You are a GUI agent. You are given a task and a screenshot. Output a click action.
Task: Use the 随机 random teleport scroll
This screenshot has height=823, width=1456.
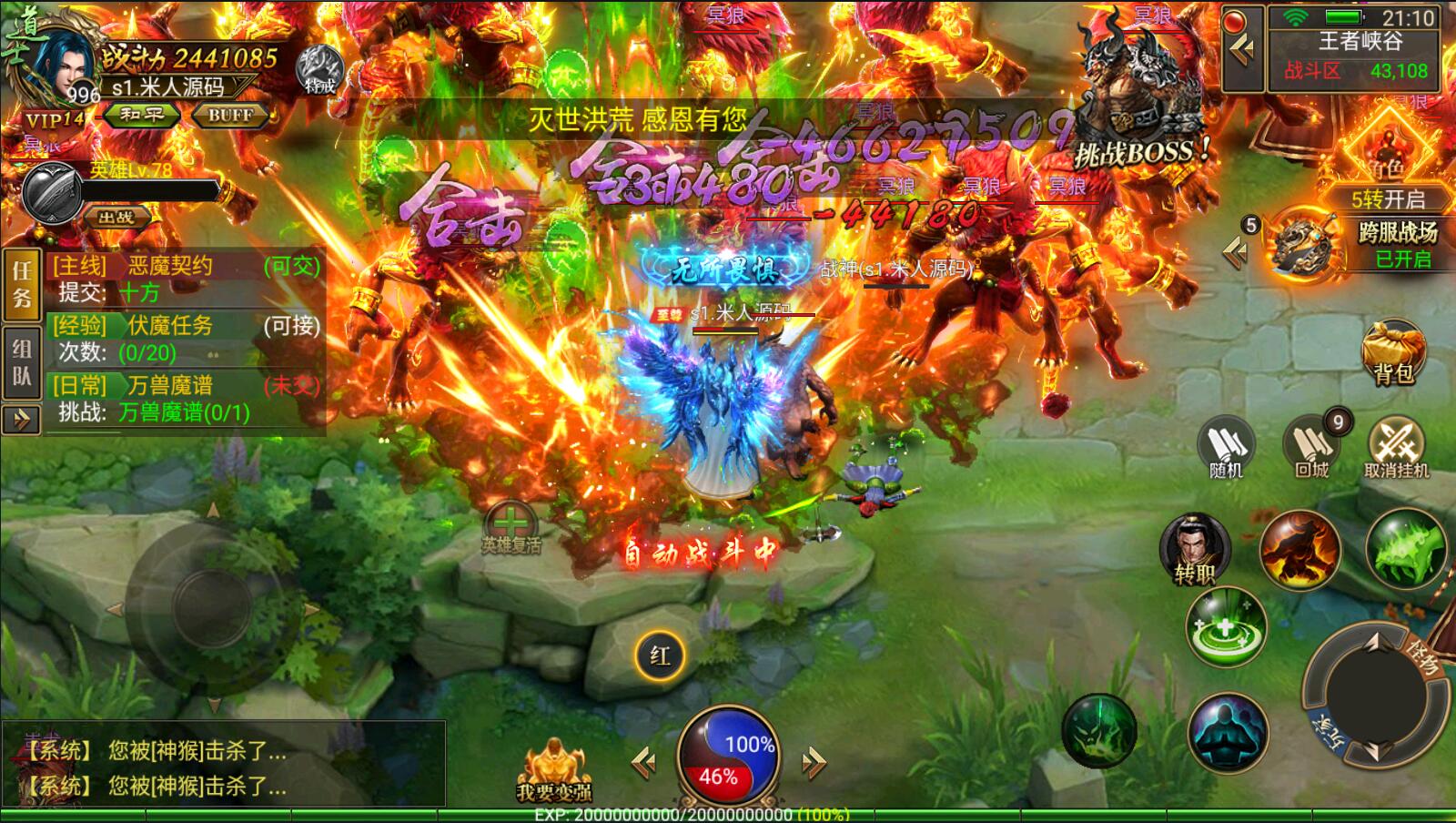[x=1226, y=447]
